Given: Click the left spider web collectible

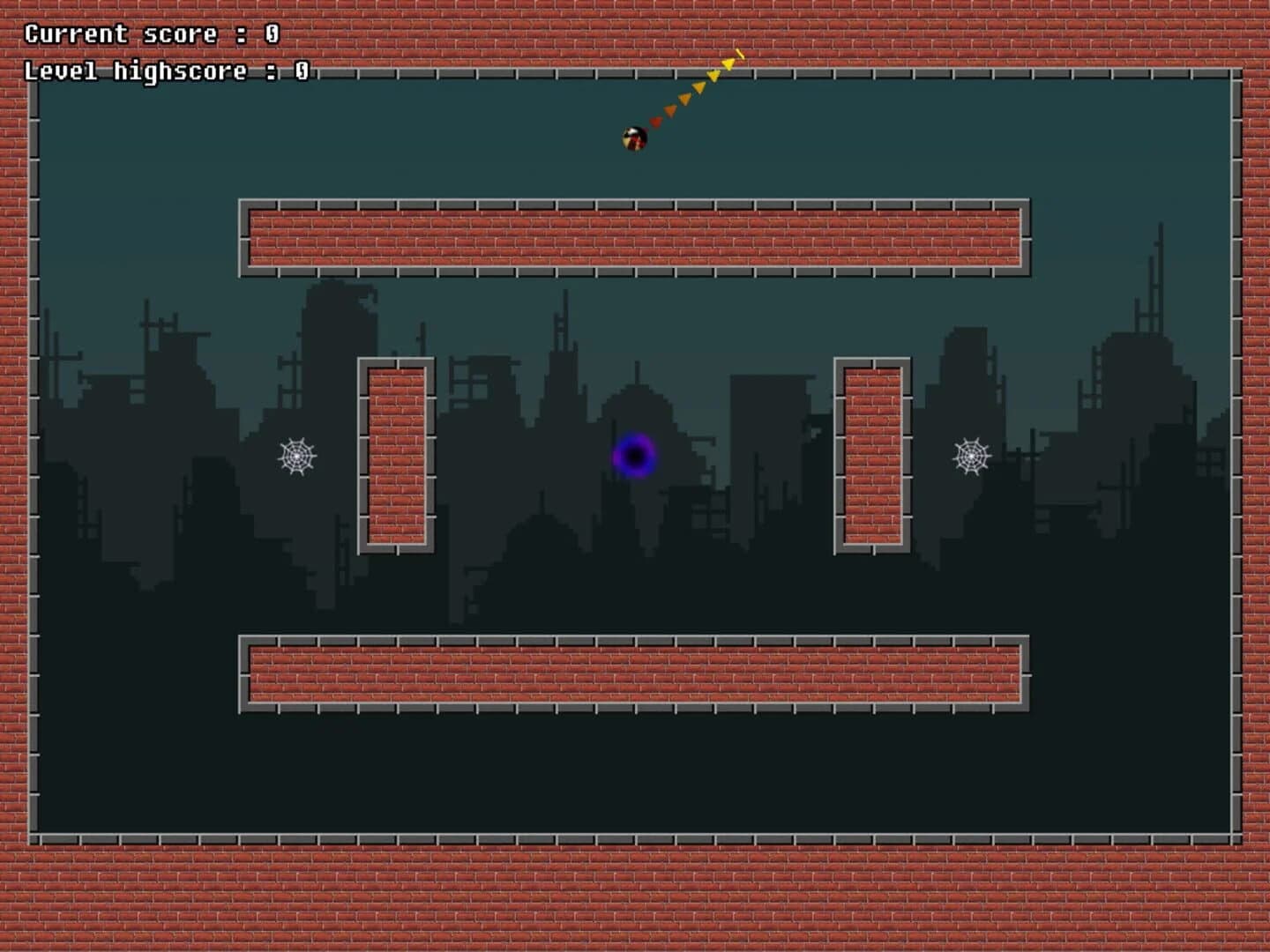Looking at the screenshot, I should 298,457.
